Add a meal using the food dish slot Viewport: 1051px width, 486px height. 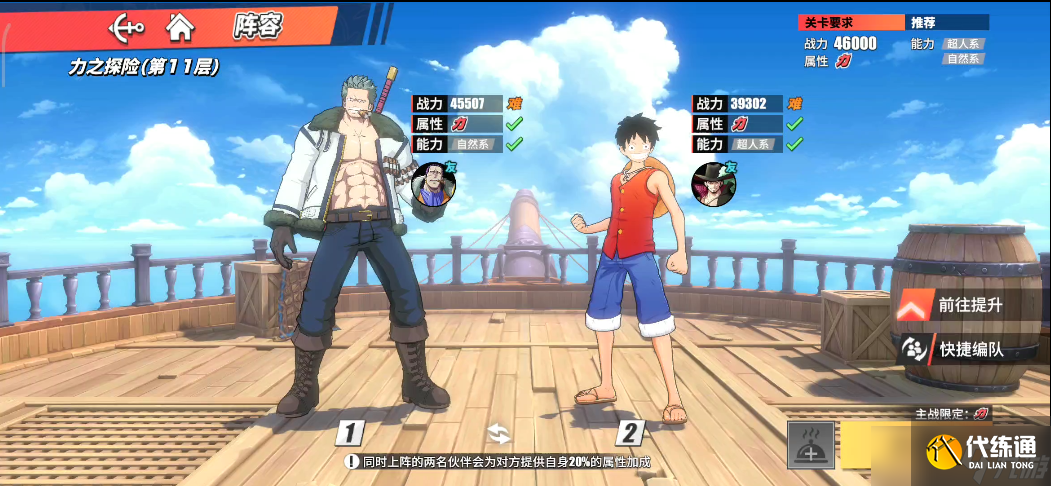click(811, 445)
